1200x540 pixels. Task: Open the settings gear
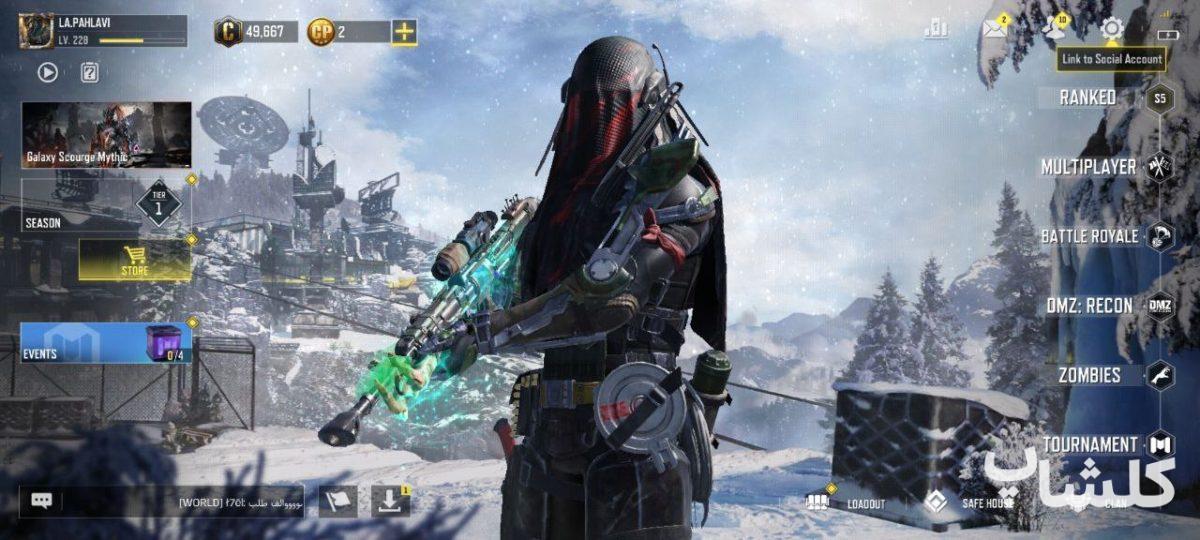(x=1111, y=29)
